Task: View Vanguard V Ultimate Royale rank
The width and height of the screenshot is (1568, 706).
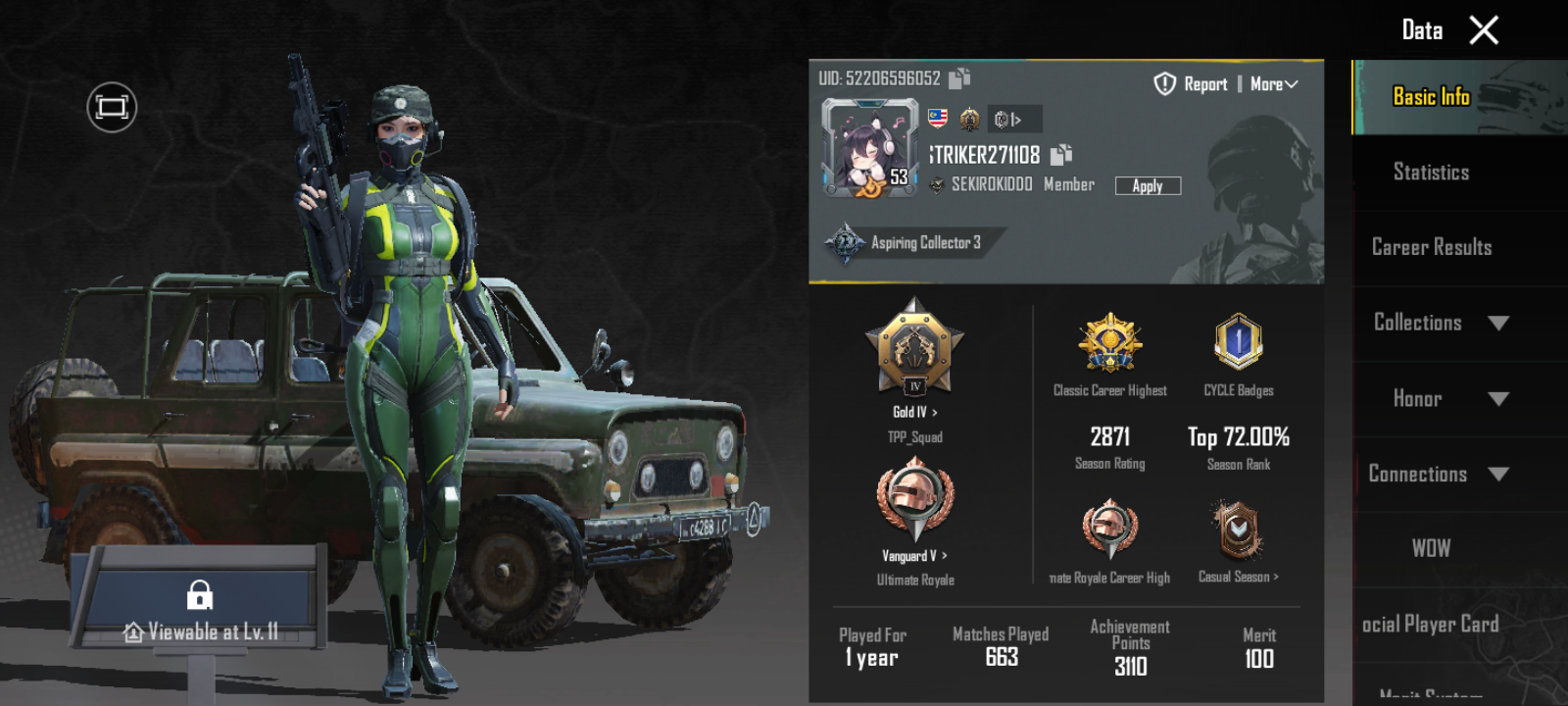Action: point(914,556)
